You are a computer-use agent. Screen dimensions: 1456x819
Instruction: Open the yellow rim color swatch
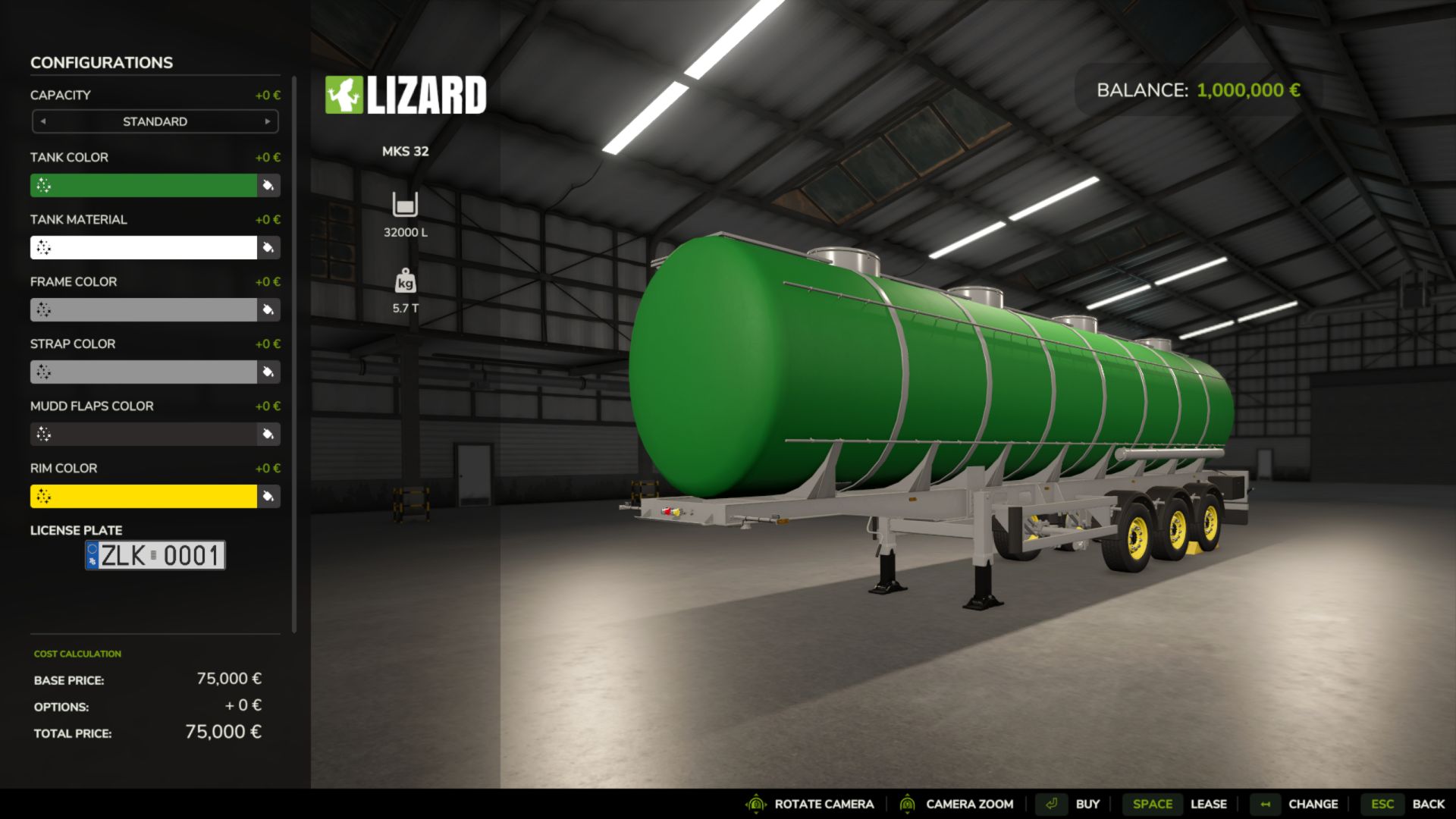tap(144, 496)
